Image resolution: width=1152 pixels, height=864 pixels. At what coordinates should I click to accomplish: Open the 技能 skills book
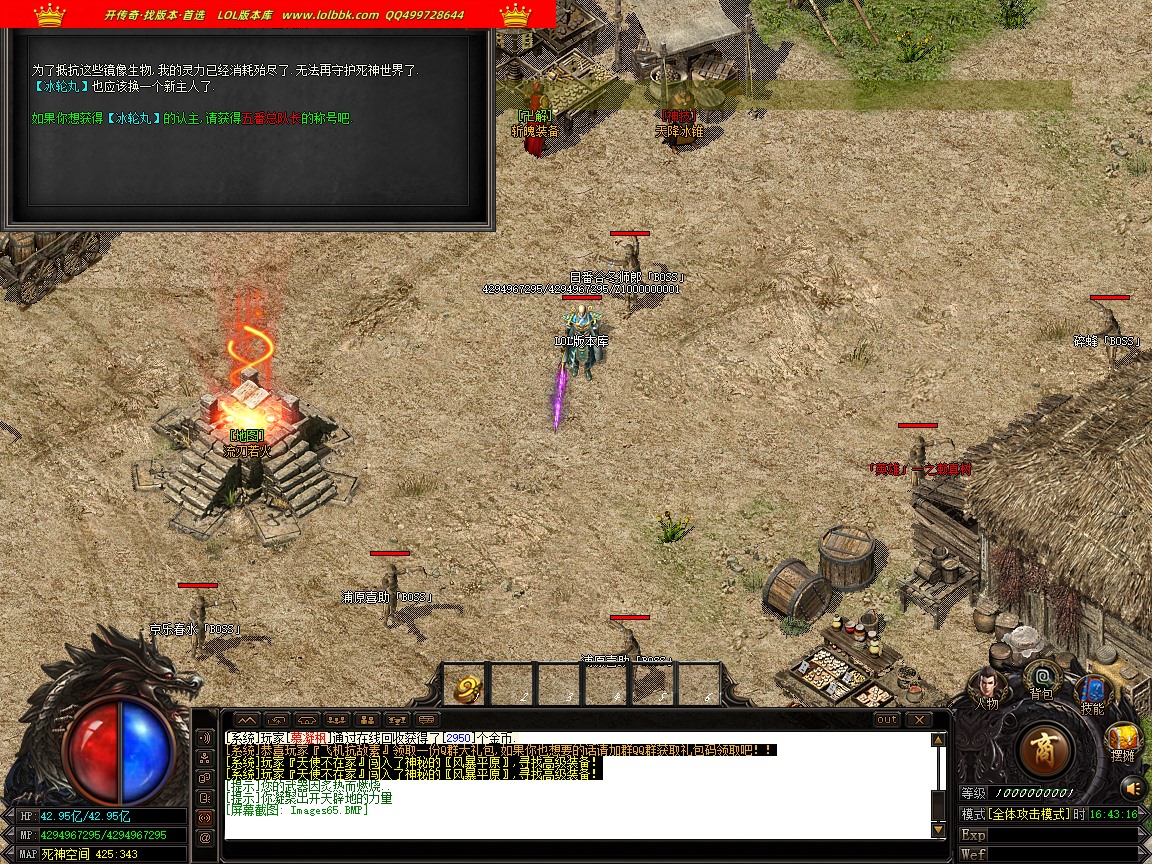(1091, 692)
